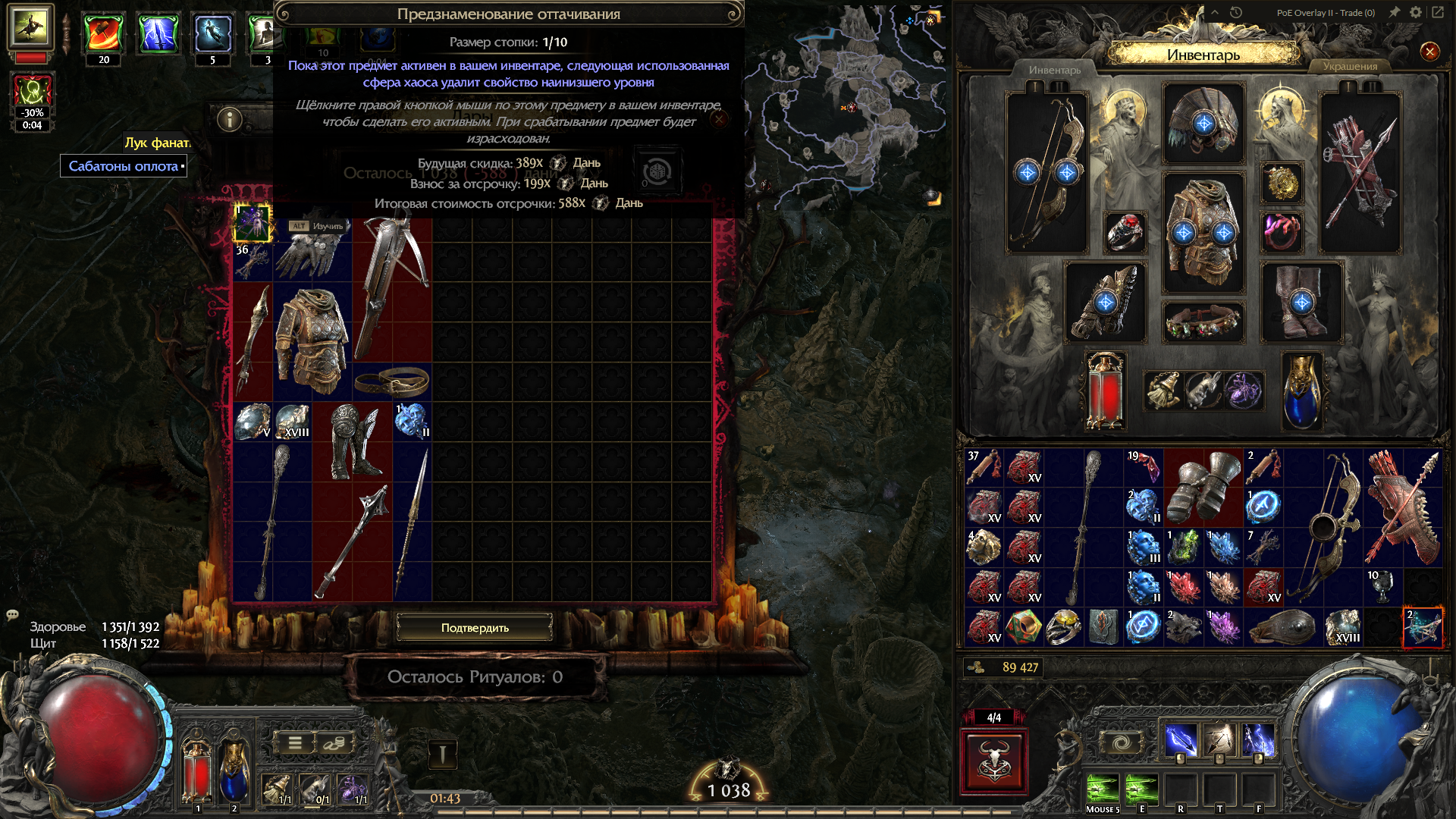This screenshot has height=819, width=1456.
Task: Click the equipped boots slot
Action: click(x=1301, y=302)
